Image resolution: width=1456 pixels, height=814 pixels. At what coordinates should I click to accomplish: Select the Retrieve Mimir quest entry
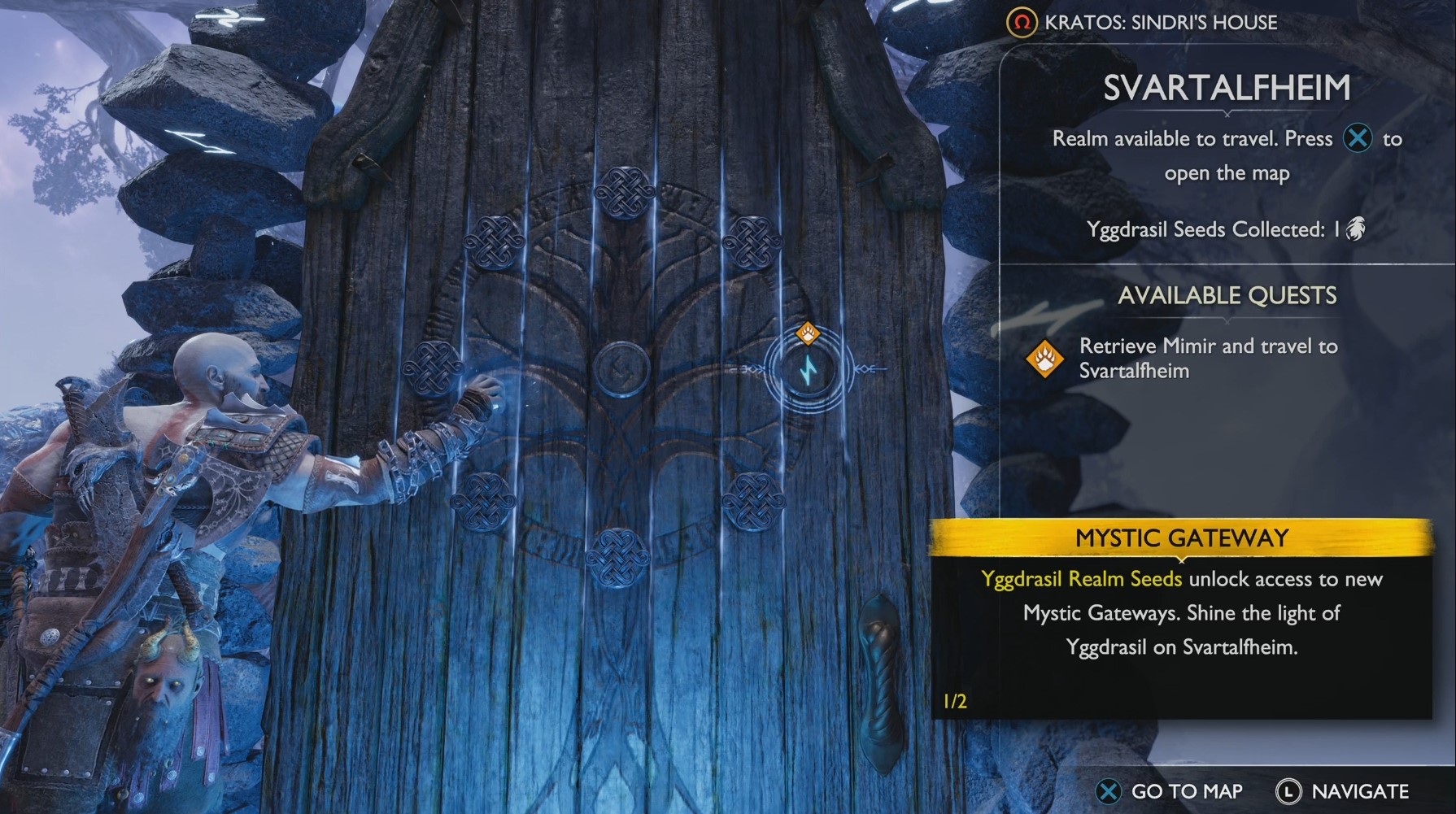pyautogui.click(x=1207, y=358)
